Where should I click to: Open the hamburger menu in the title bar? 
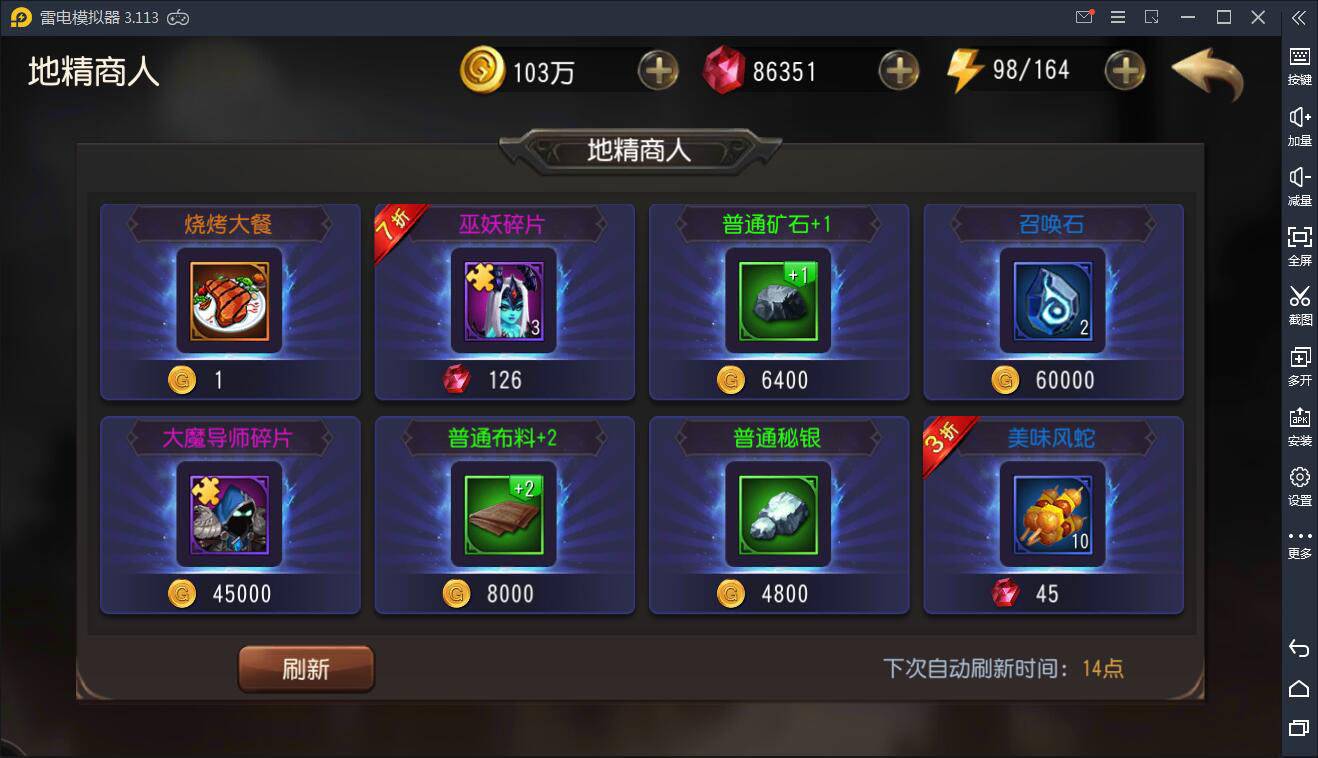pyautogui.click(x=1118, y=17)
